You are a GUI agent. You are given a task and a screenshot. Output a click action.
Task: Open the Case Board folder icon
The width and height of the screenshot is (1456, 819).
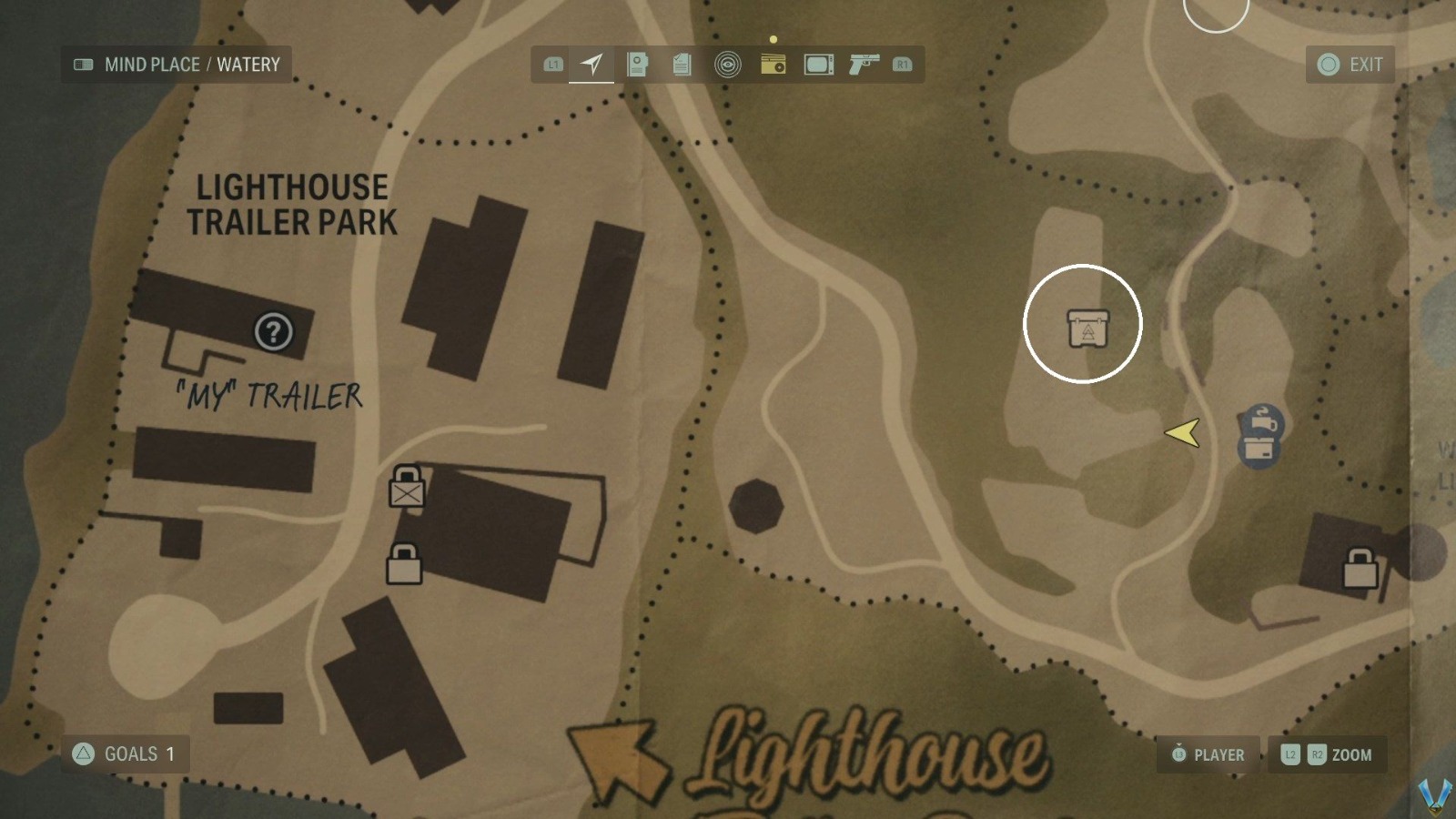[638, 64]
